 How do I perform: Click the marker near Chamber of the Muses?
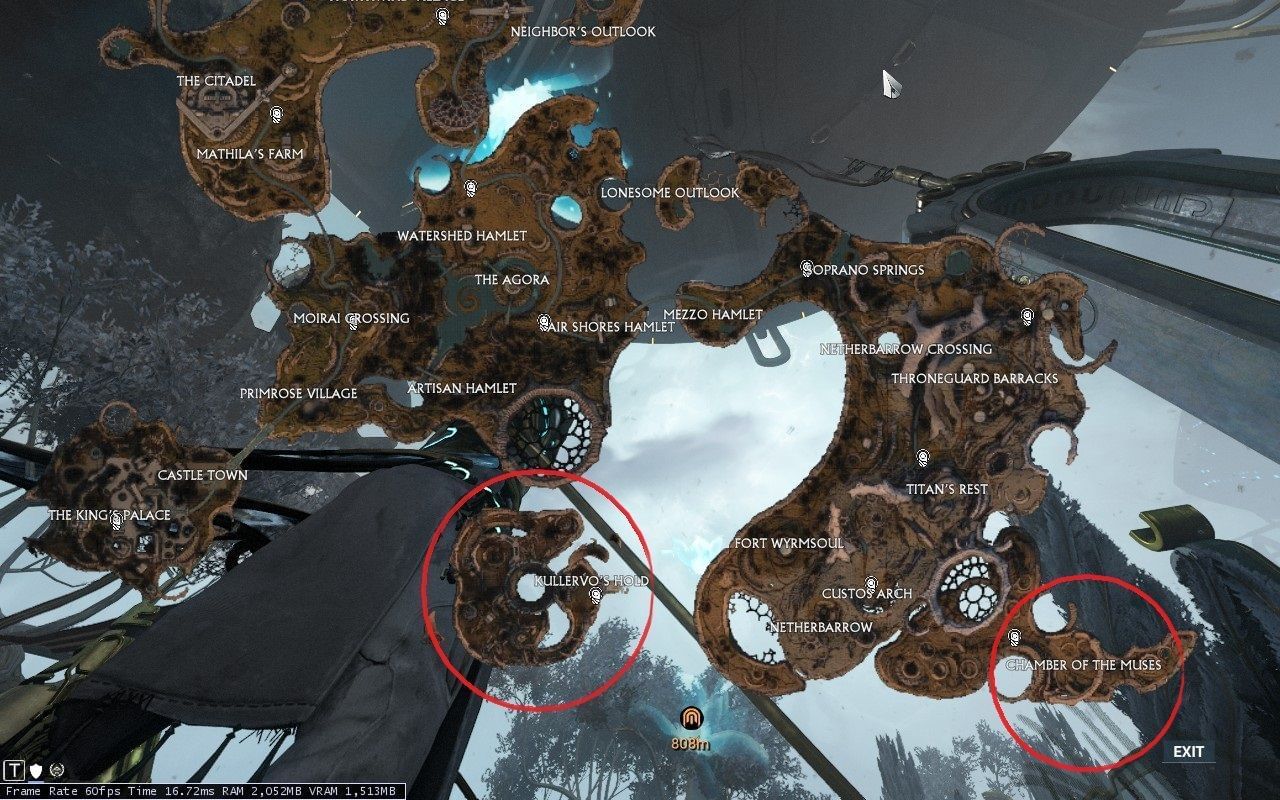click(x=1013, y=635)
